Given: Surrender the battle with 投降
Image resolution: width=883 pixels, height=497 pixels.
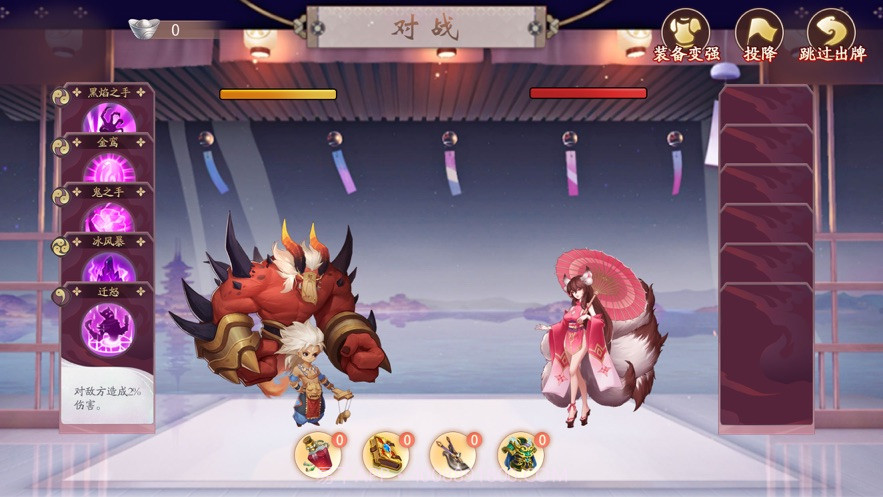Looking at the screenshot, I should 759,34.
